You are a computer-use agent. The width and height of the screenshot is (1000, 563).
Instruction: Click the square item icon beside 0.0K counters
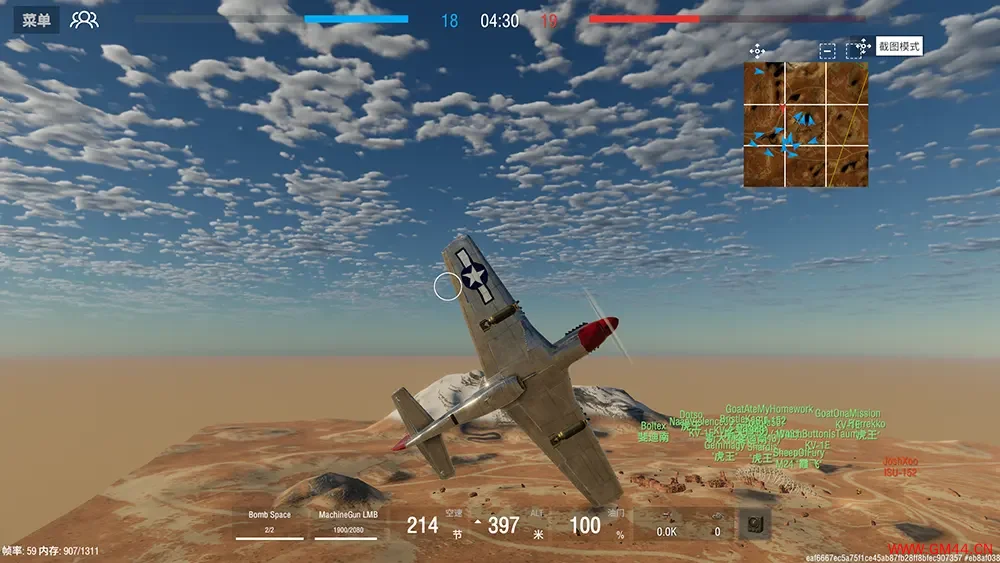tap(754, 523)
